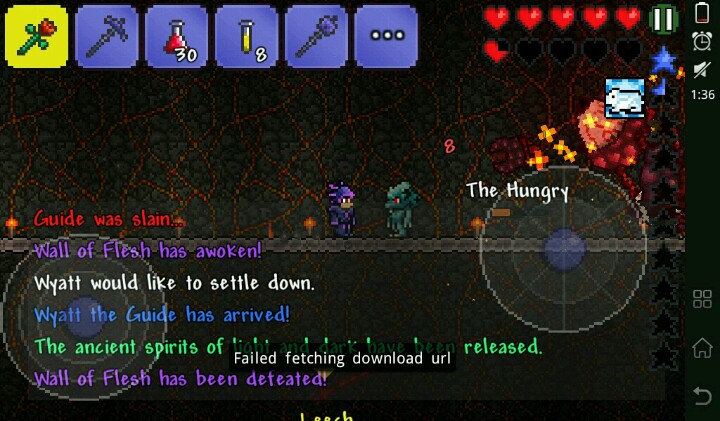Image resolution: width=720 pixels, height=421 pixels.
Task: Tap the Android home button
Action: [702, 347]
